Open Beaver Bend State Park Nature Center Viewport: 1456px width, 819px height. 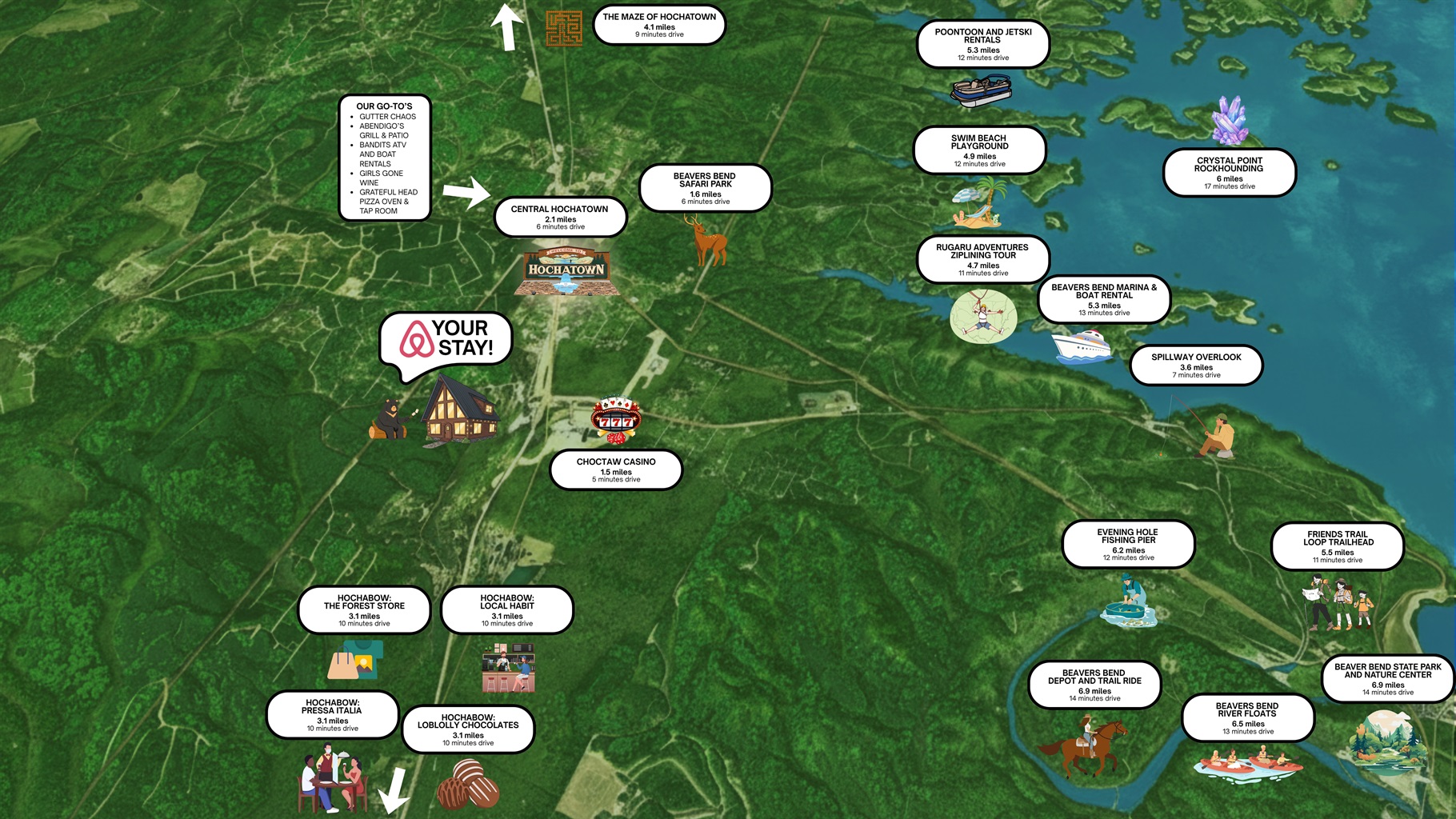coord(1387,679)
